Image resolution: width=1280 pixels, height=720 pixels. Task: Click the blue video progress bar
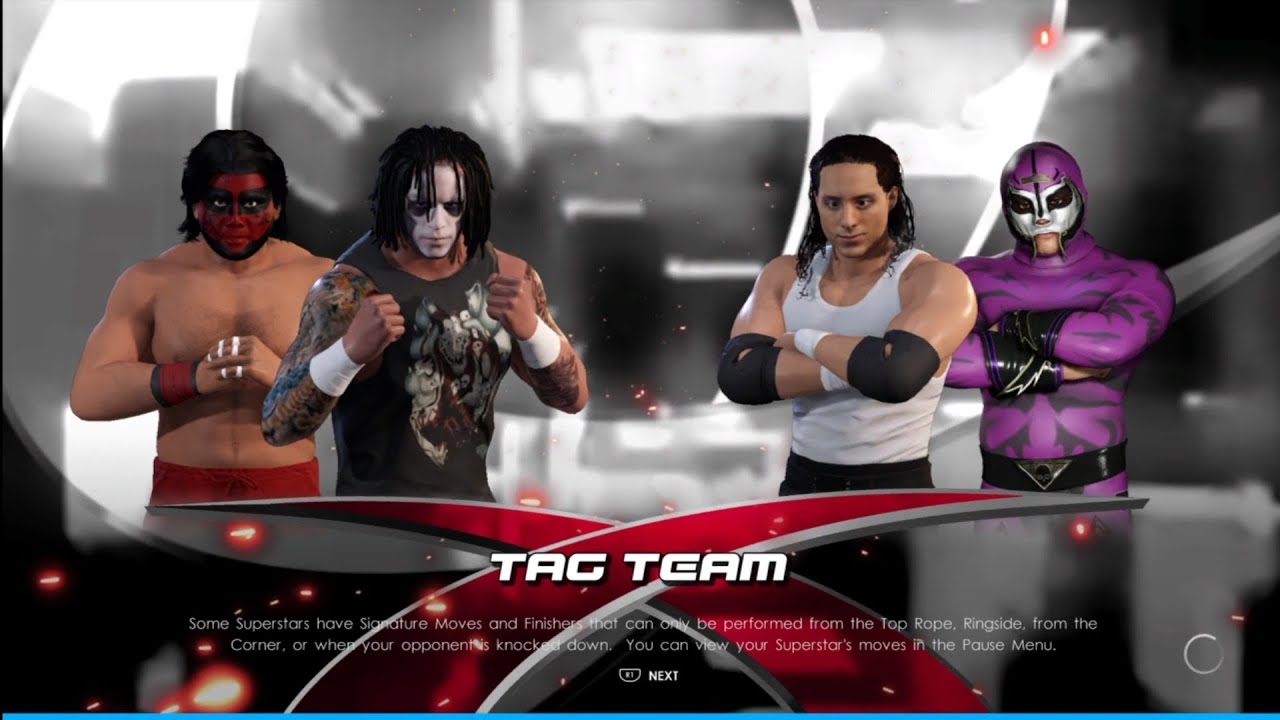pos(640,716)
